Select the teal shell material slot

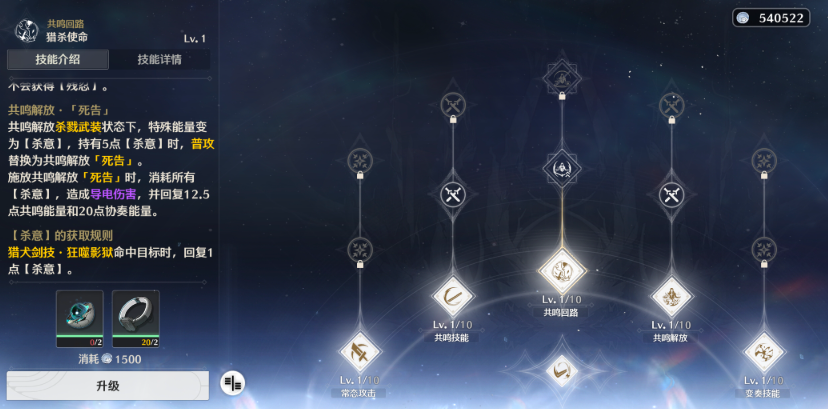(x=80, y=316)
